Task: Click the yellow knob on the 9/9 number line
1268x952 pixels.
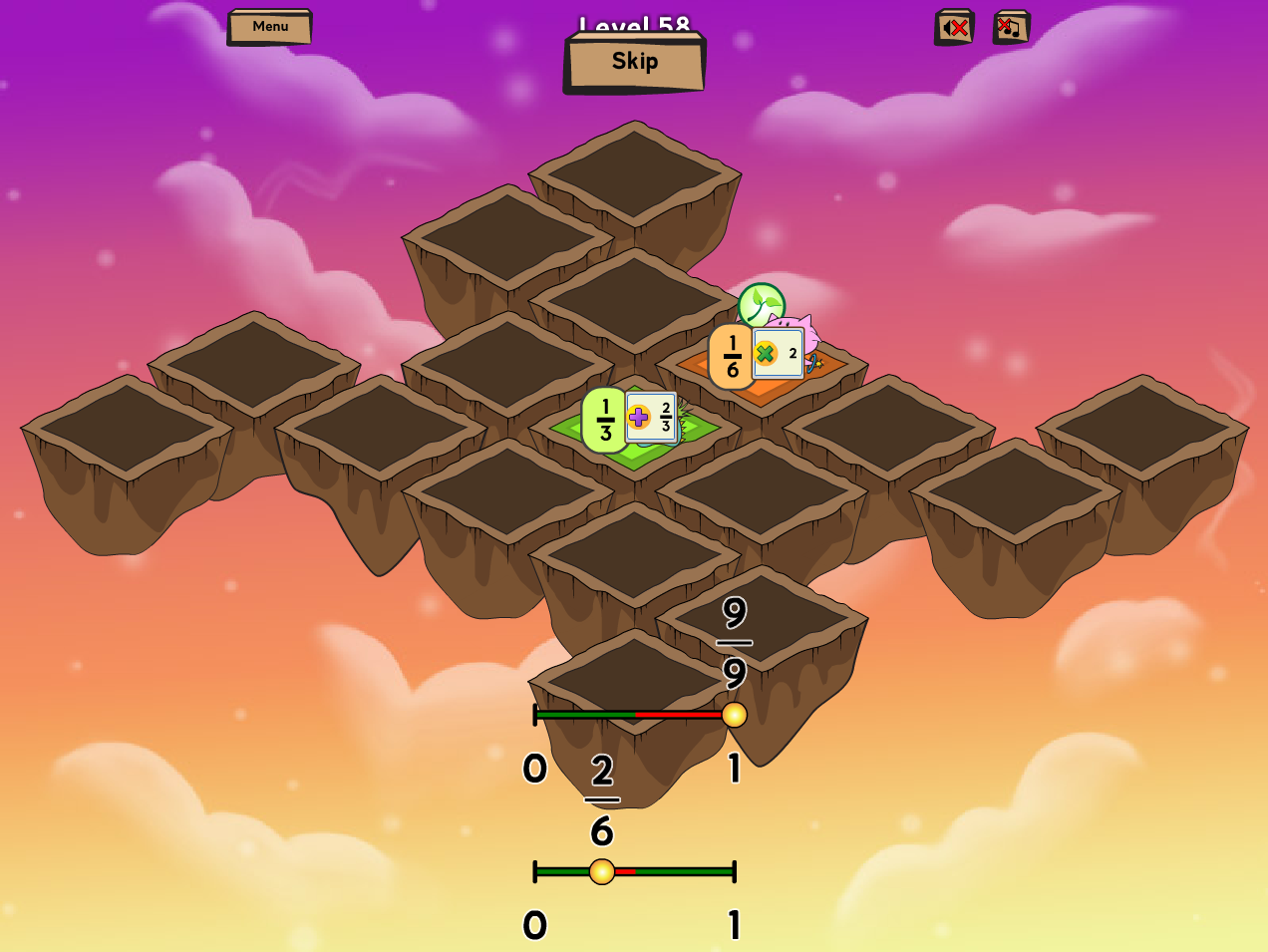Action: point(735,715)
